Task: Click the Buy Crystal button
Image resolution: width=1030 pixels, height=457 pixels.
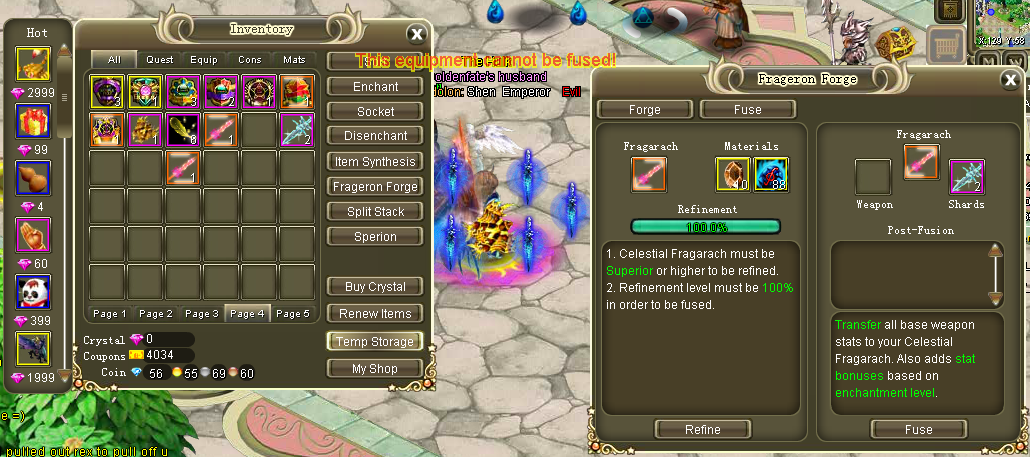Action: (375, 287)
